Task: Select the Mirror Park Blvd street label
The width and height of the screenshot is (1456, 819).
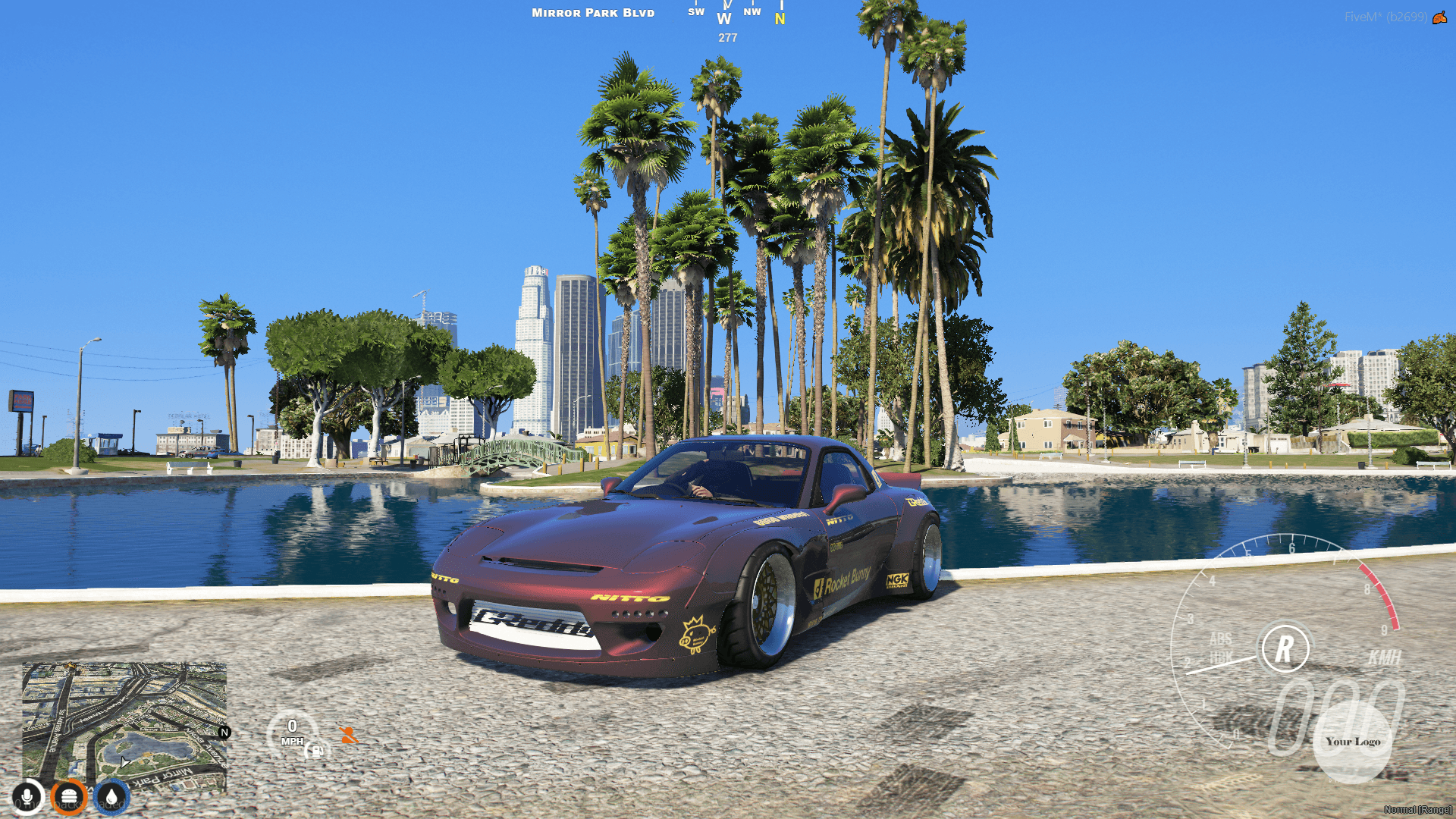Action: 592,13
